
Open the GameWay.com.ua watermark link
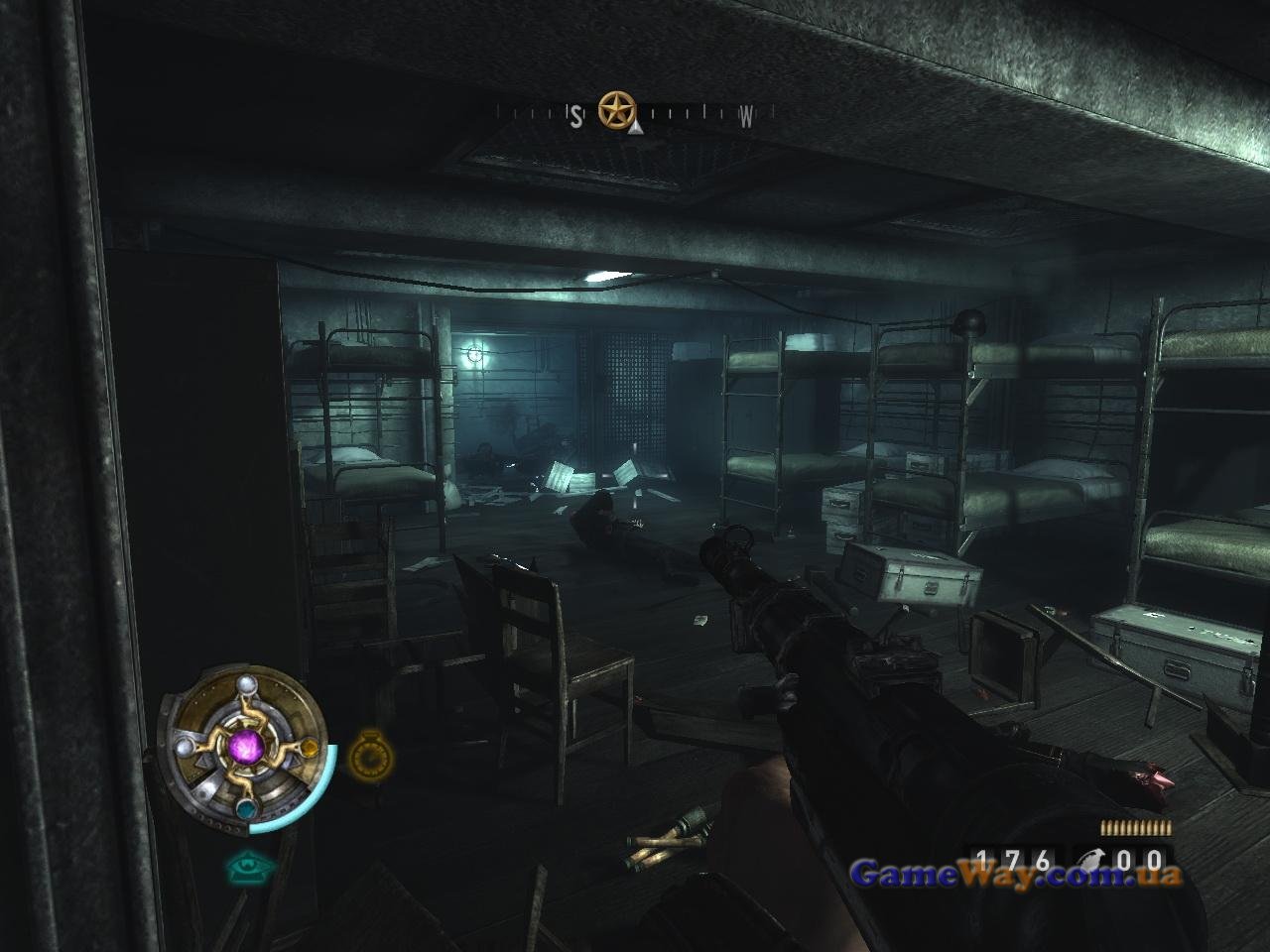(1016, 874)
